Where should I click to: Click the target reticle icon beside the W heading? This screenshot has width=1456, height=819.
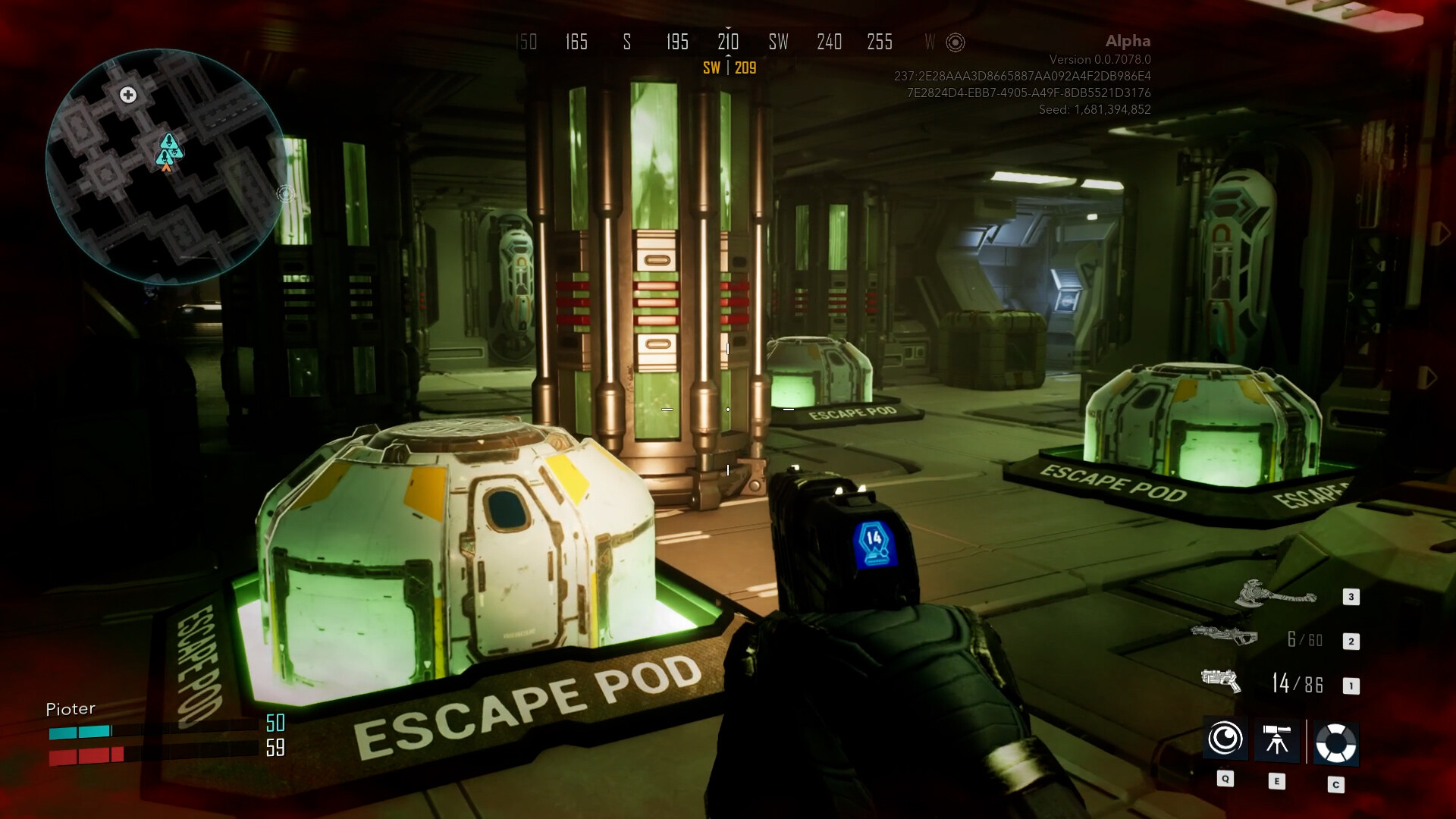(x=957, y=43)
